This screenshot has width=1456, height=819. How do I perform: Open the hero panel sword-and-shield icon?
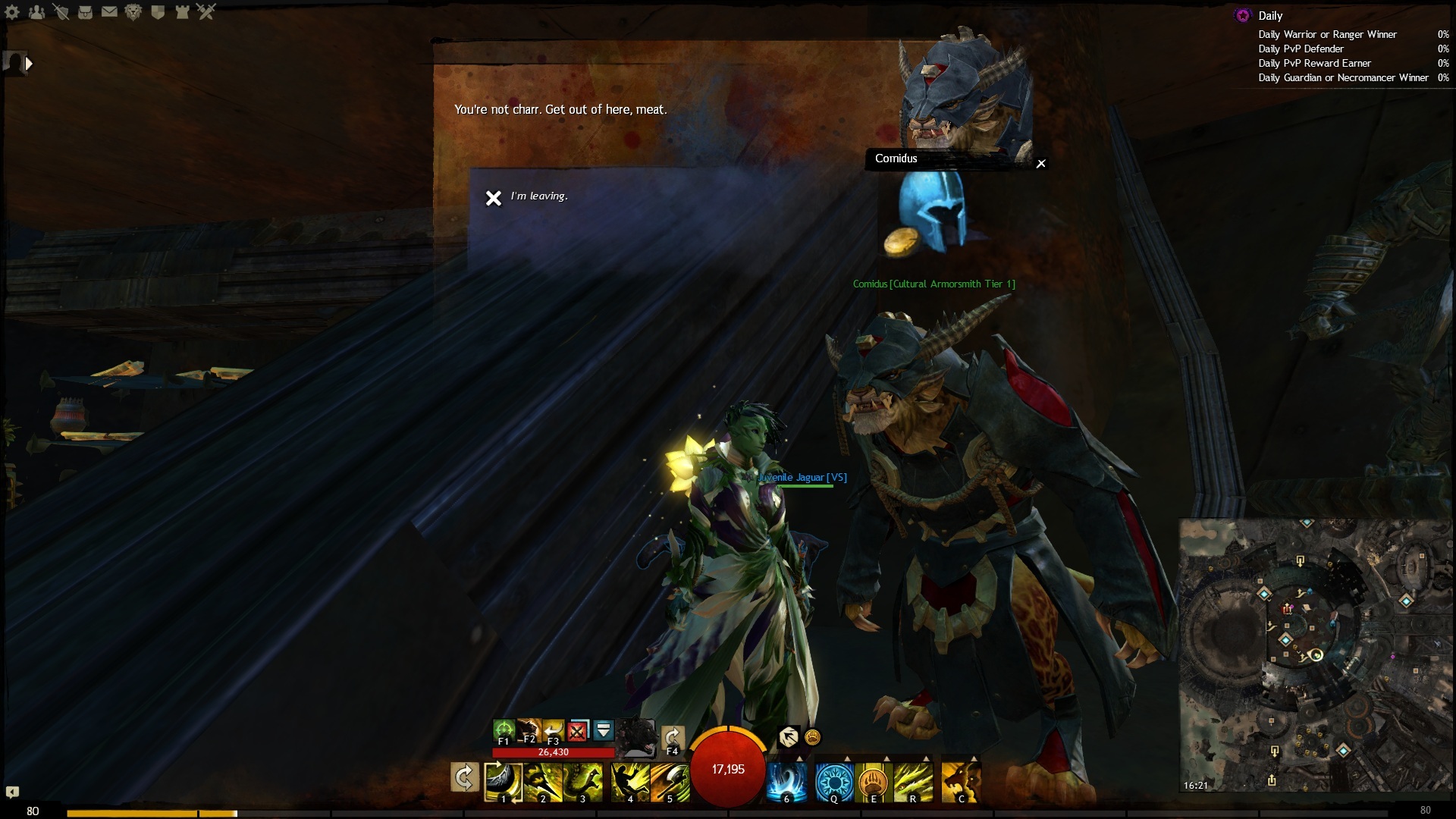[61, 12]
